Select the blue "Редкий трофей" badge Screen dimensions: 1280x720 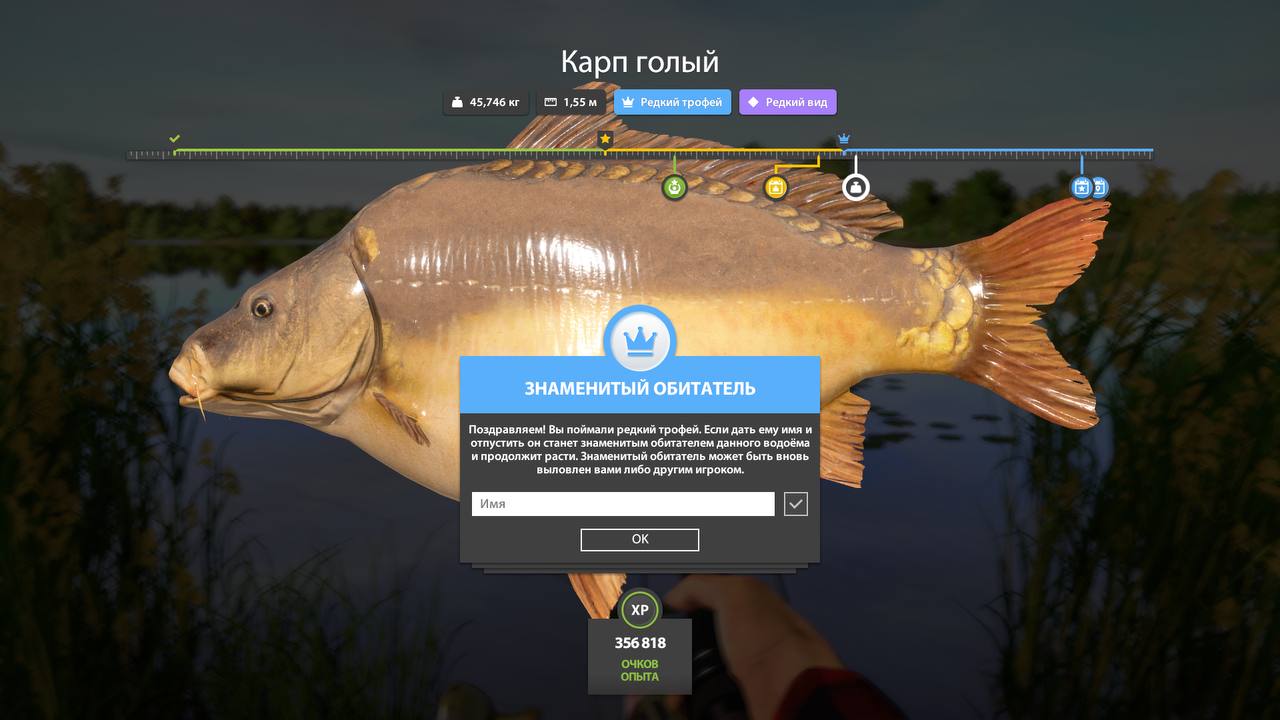[672, 102]
